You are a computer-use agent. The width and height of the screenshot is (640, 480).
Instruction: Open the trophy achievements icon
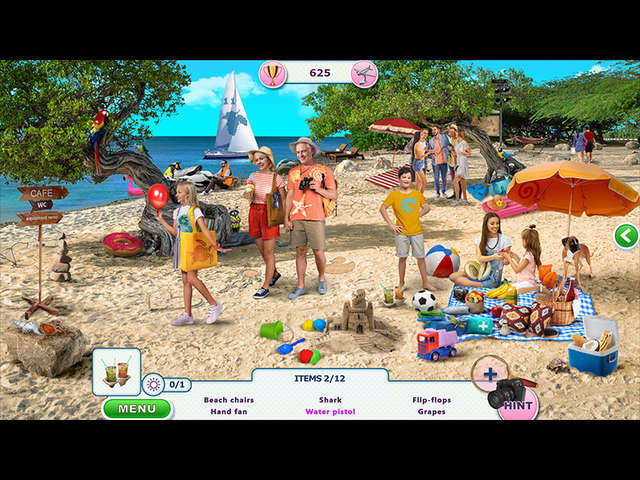[272, 73]
